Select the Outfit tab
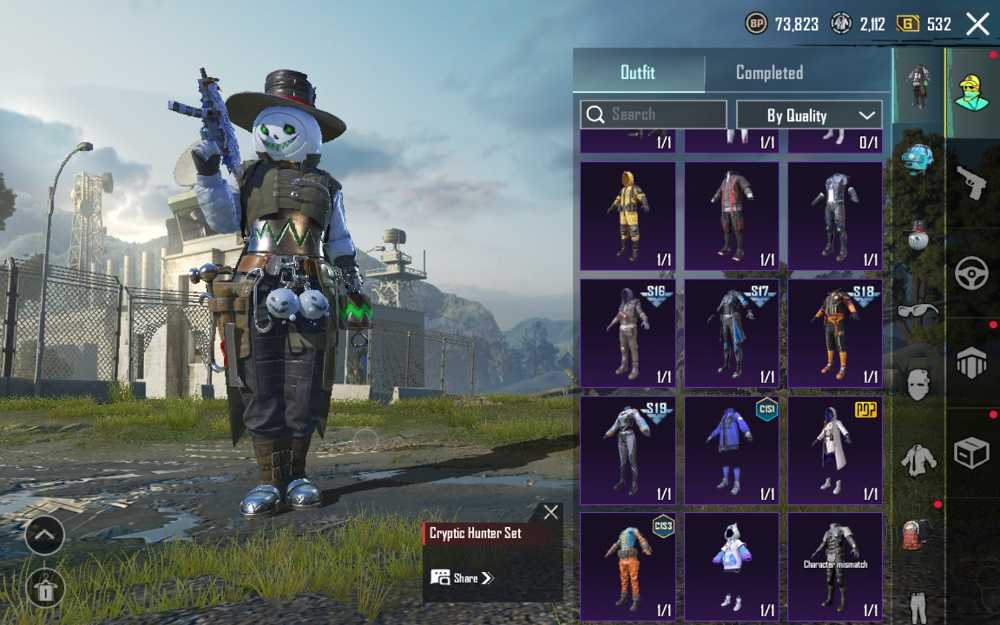 coord(638,72)
